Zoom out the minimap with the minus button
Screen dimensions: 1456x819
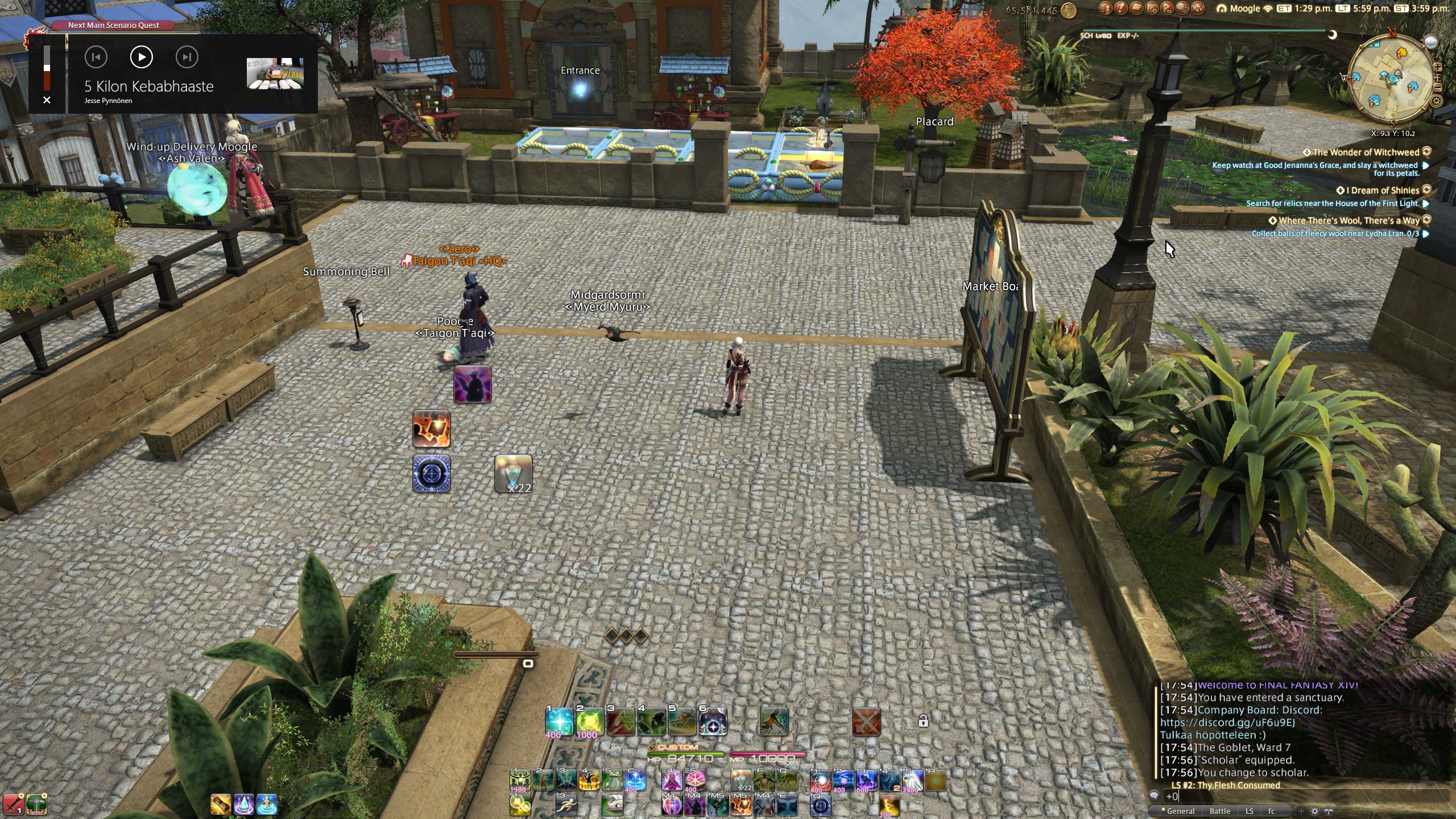(1438, 88)
